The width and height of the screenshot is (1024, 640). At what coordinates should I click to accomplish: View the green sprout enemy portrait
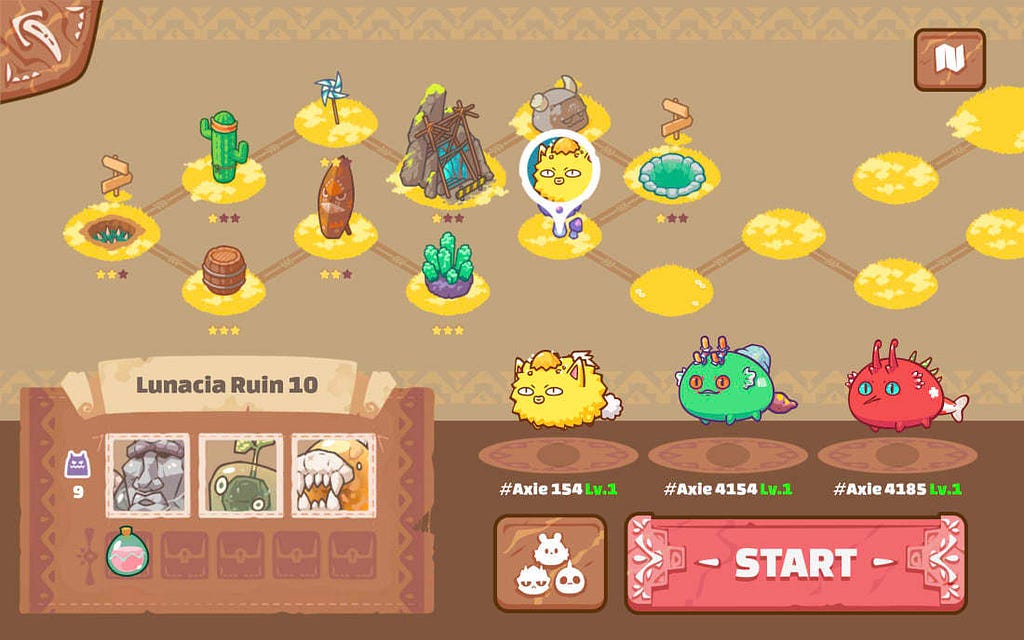pyautogui.click(x=240, y=475)
